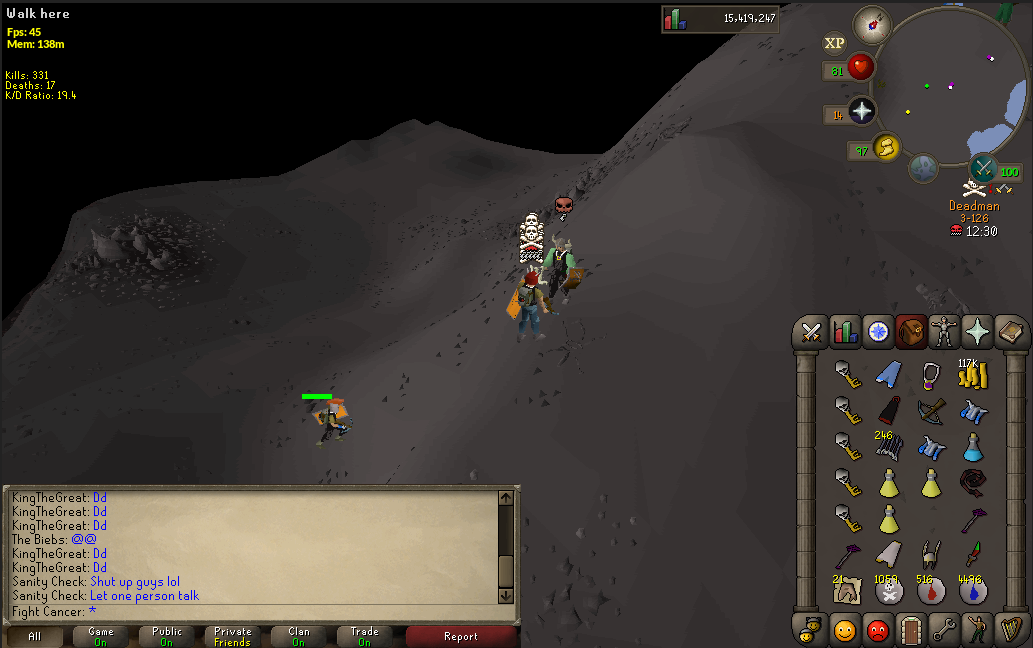Click the Report button in chat
1033x648 pixels.
pos(460,636)
